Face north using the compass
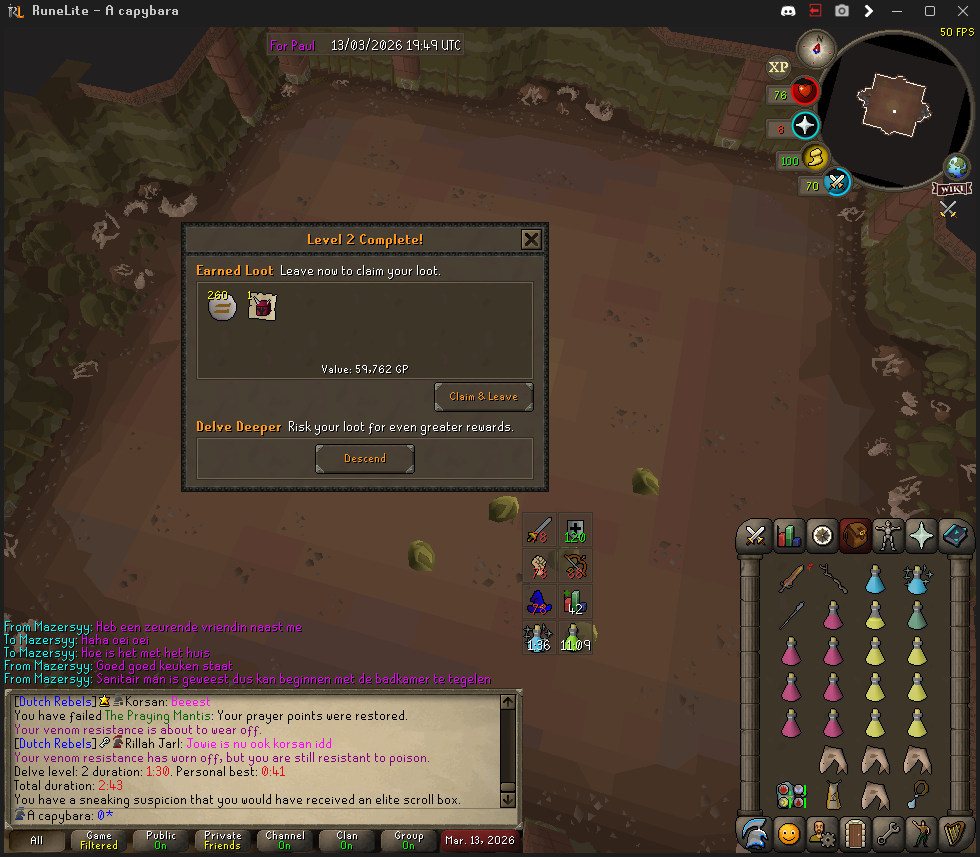The image size is (980, 857). [x=818, y=46]
